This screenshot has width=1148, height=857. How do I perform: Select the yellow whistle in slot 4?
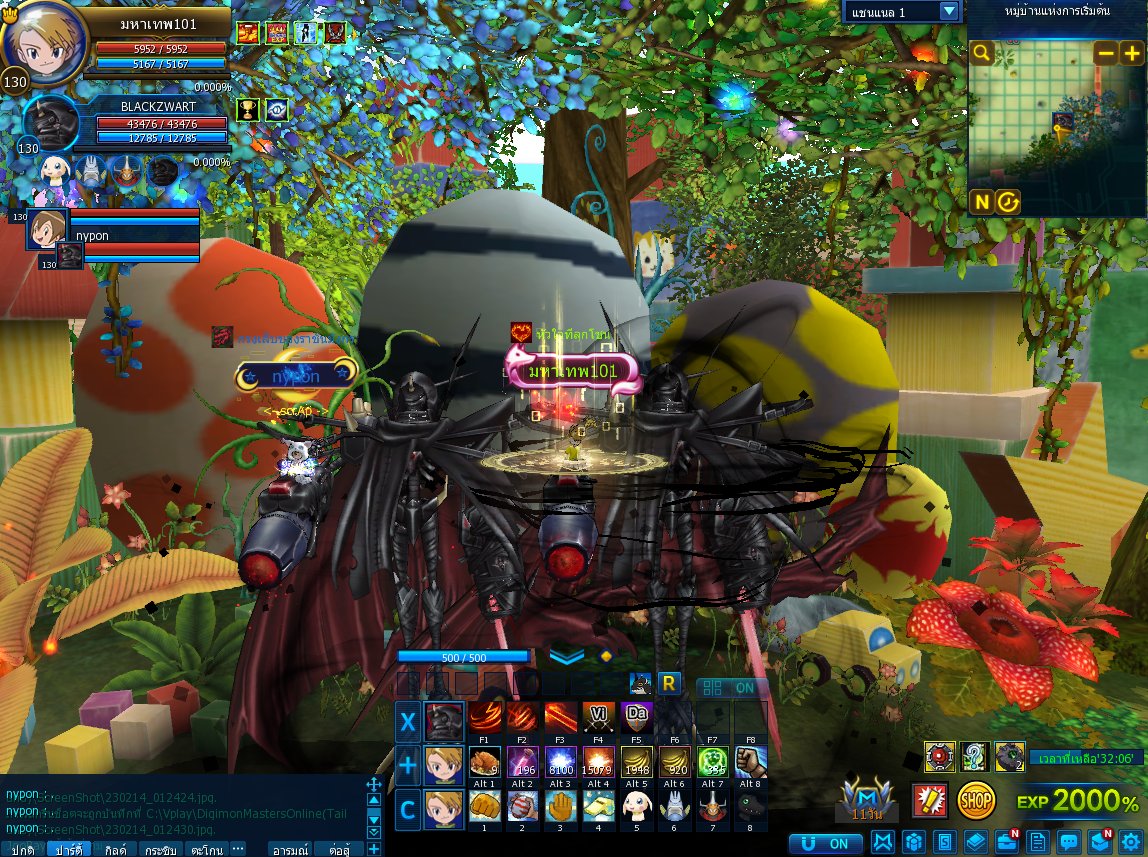coord(599,806)
